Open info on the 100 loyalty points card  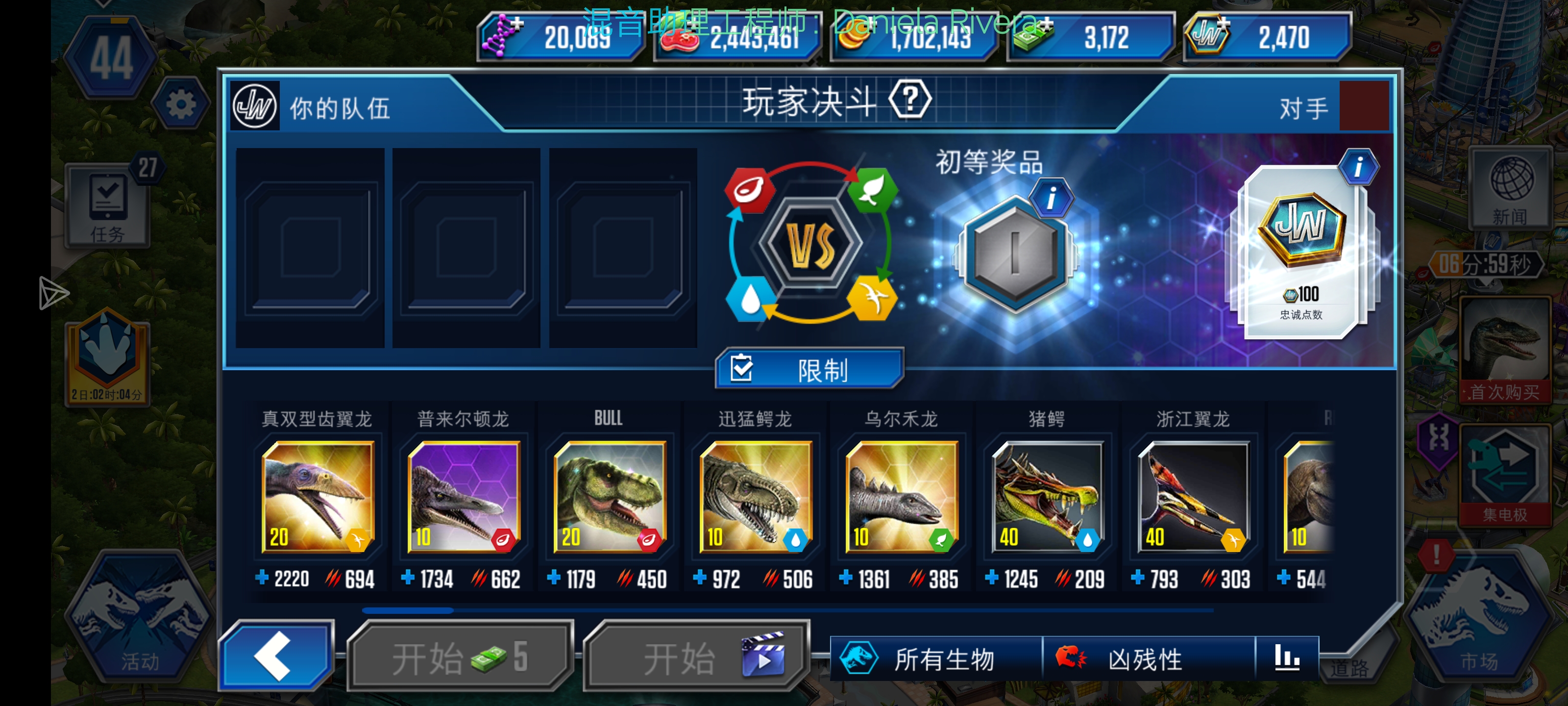pos(1360,169)
